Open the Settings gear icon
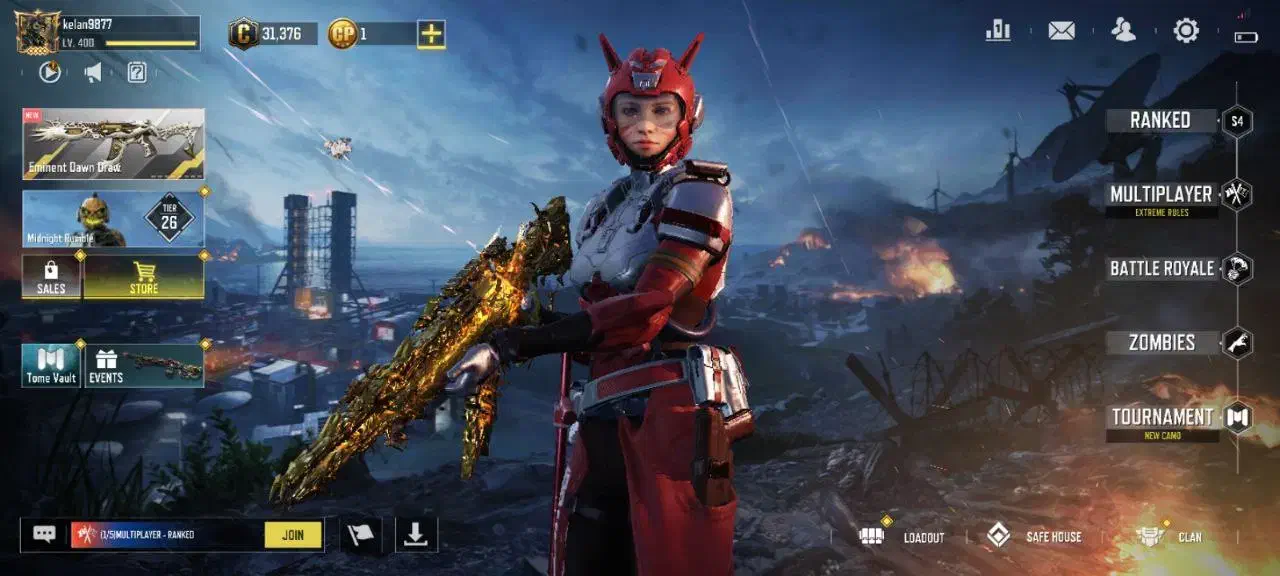Viewport: 1280px width, 576px height. pos(1186,31)
